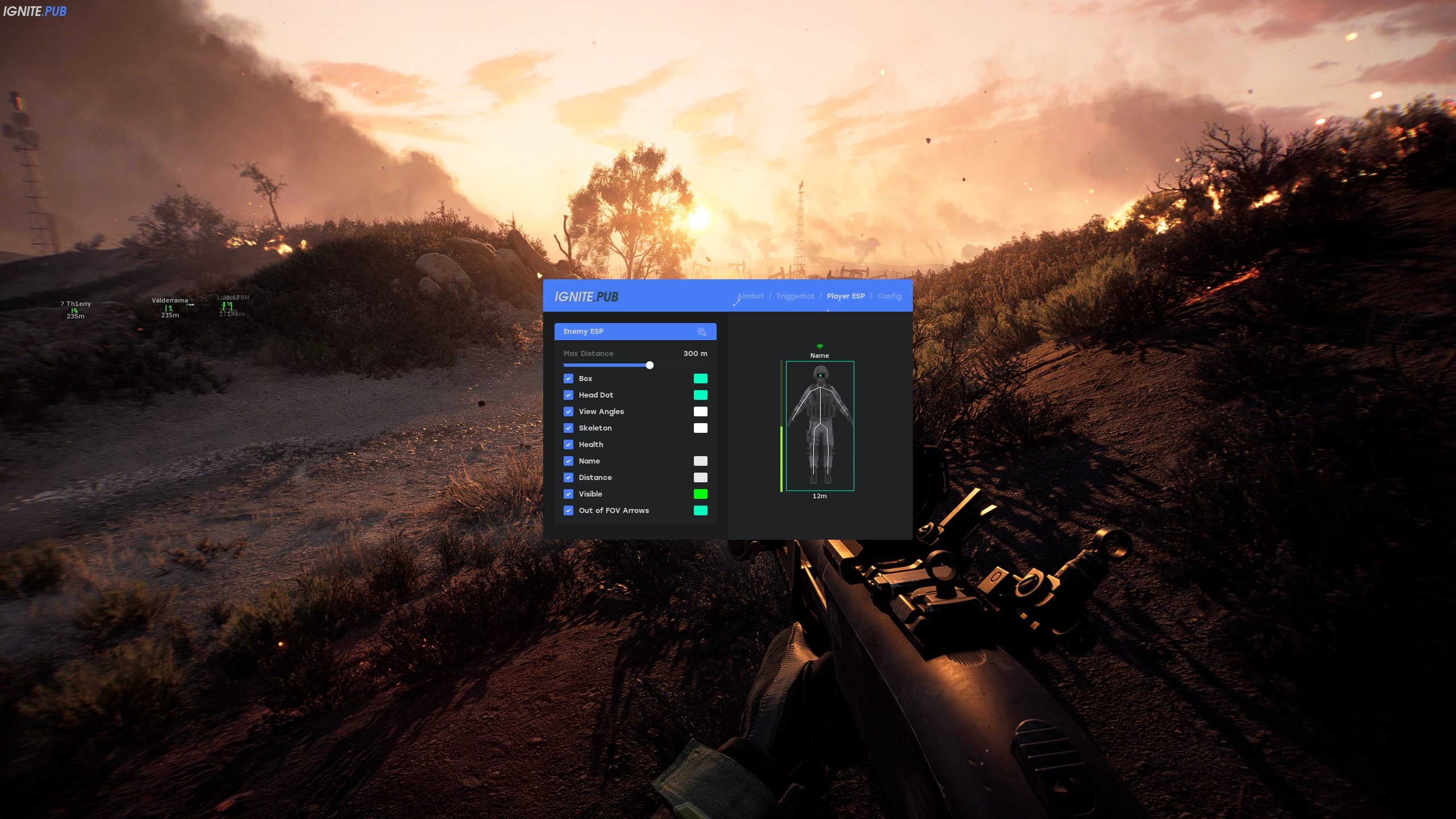
Task: Go to the Config tab
Action: [x=889, y=296]
